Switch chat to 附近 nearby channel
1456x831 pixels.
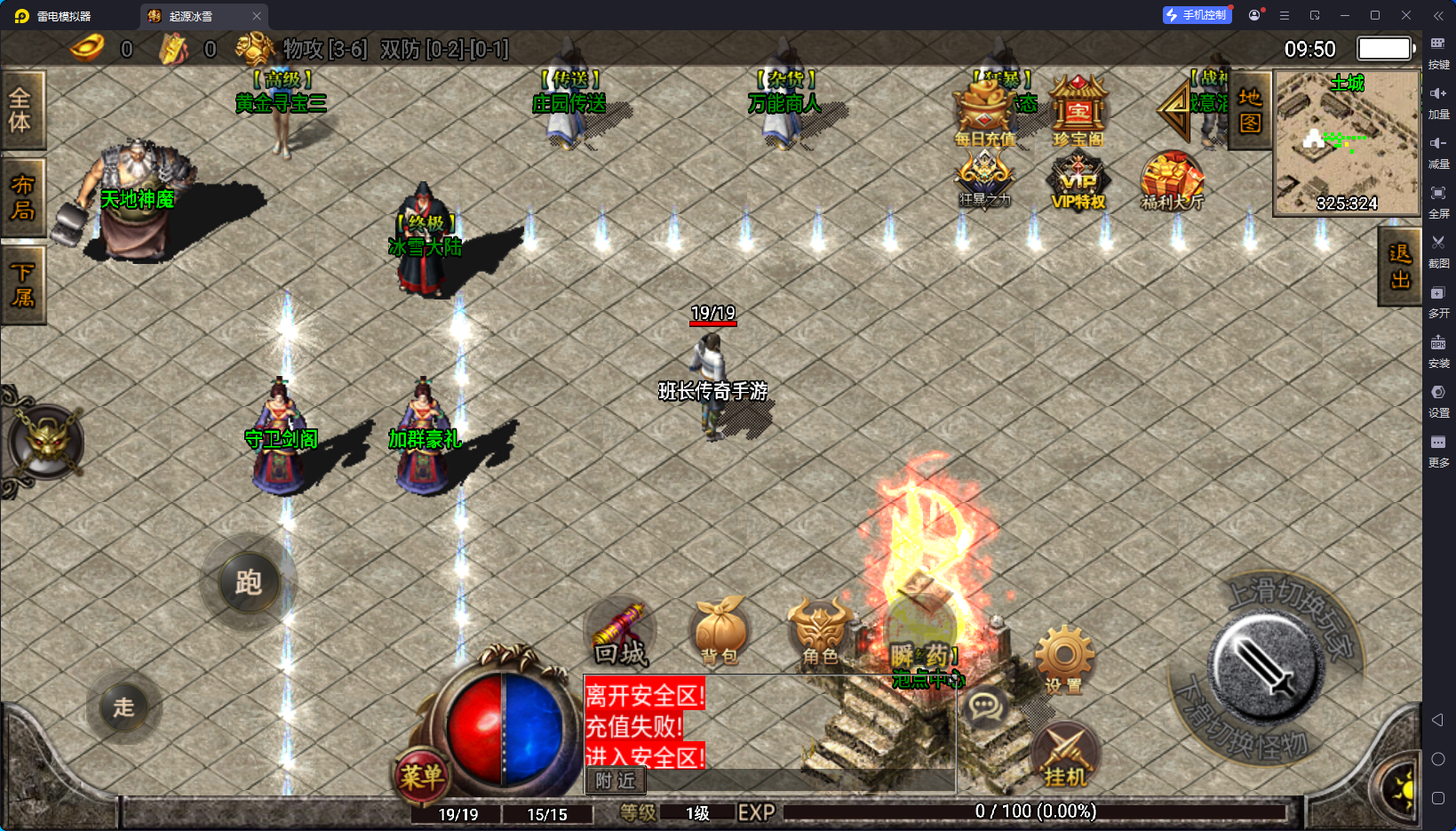click(x=616, y=780)
